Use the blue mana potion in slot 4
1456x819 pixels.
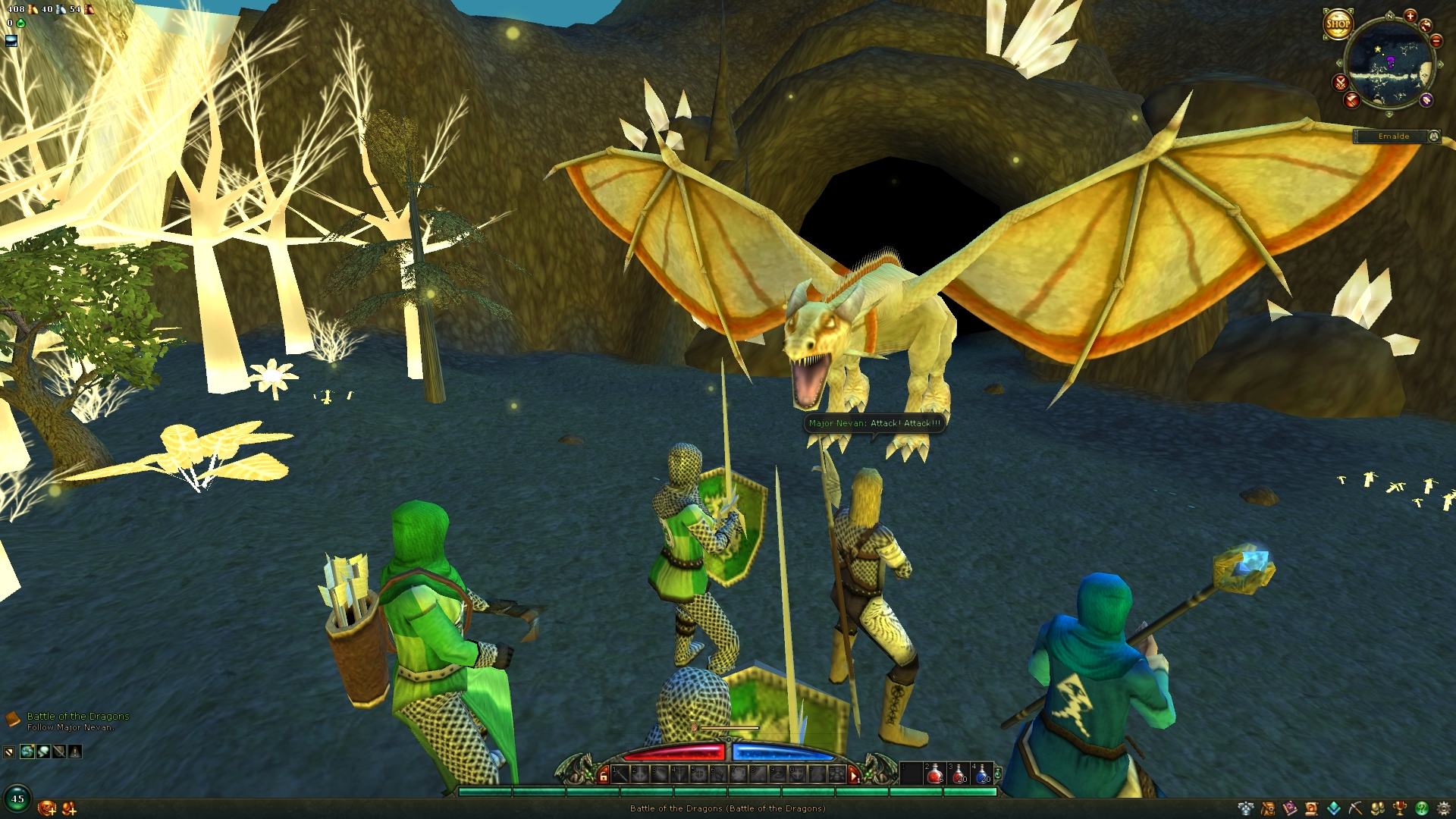(983, 773)
